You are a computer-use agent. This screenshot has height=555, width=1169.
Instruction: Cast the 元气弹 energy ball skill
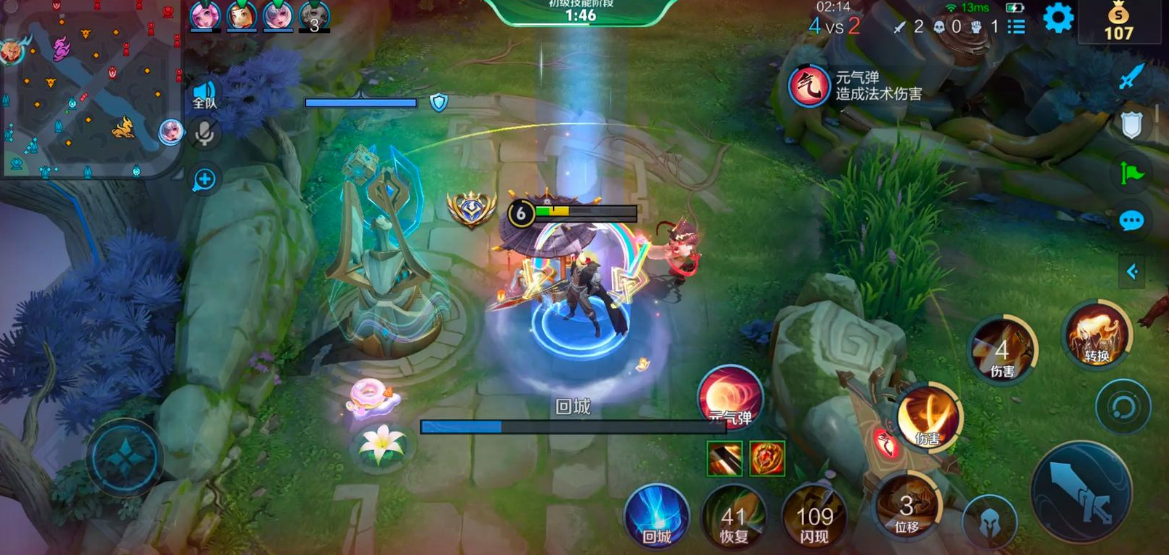point(730,396)
